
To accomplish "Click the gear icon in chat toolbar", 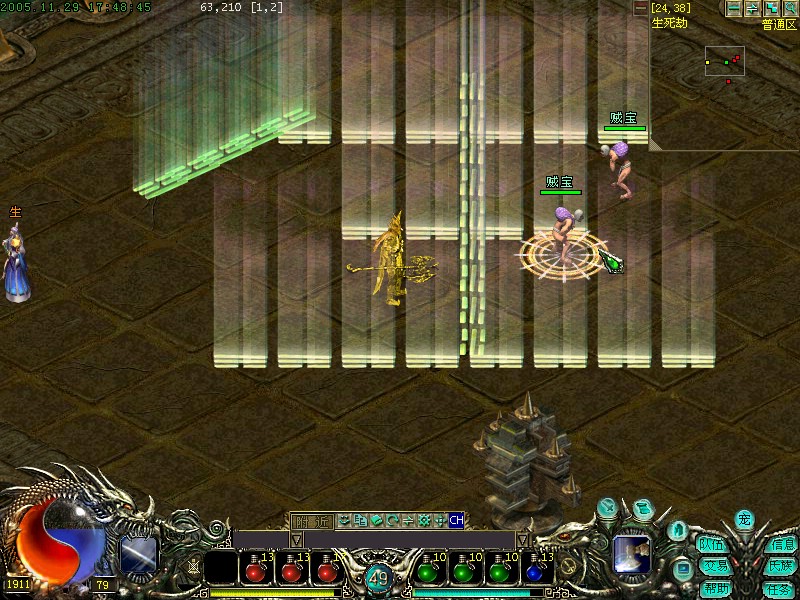I will coord(424,520).
